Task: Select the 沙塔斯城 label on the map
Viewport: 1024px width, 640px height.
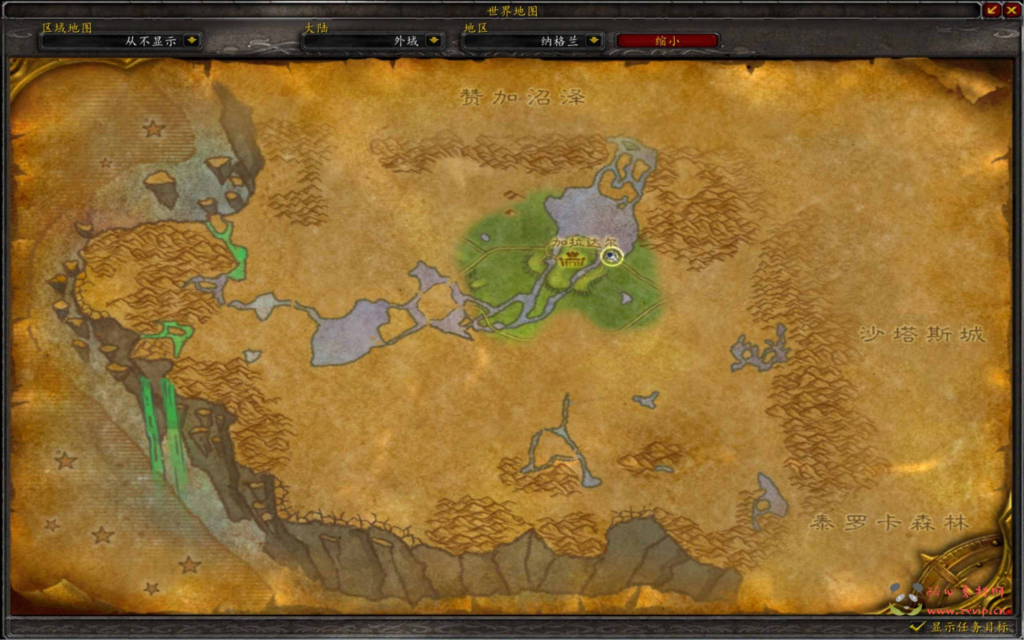Action: point(922,334)
